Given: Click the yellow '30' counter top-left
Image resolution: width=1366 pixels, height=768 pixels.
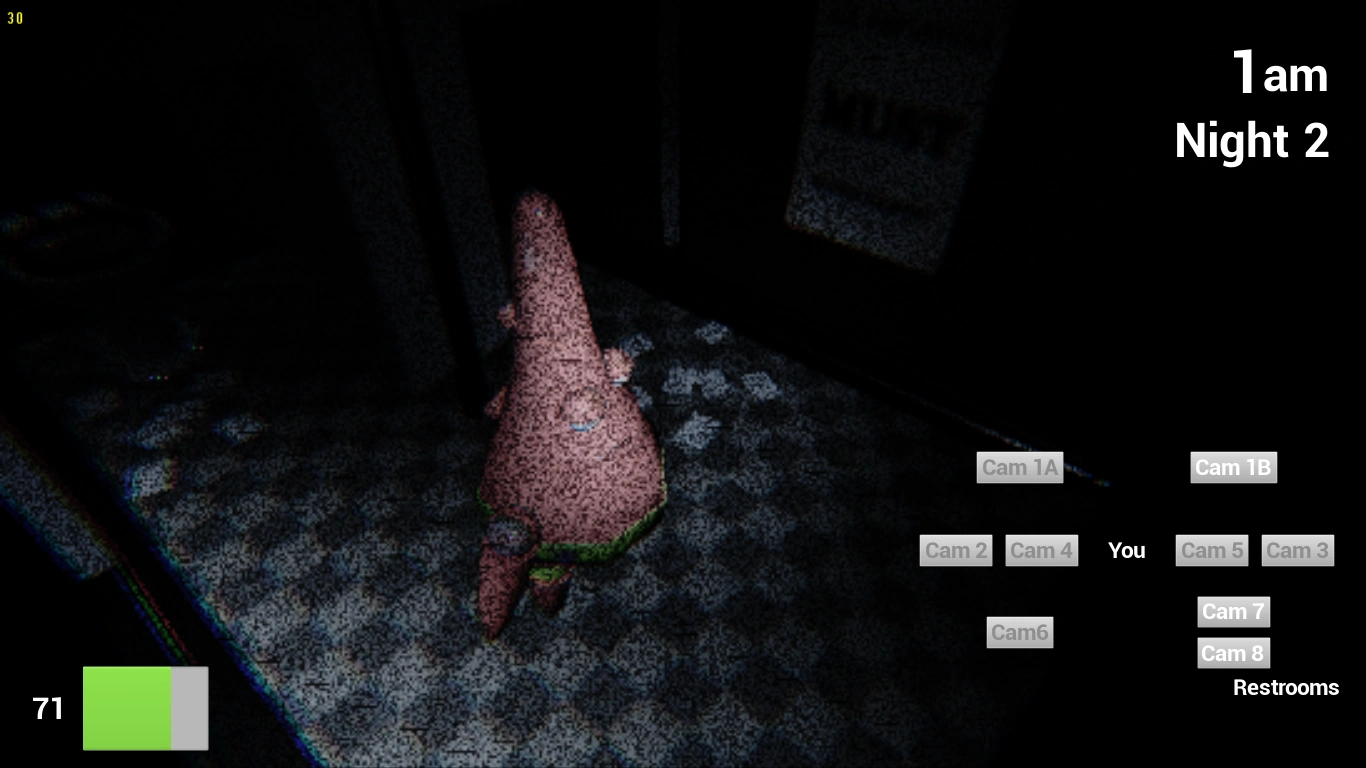Looking at the screenshot, I should [x=15, y=17].
